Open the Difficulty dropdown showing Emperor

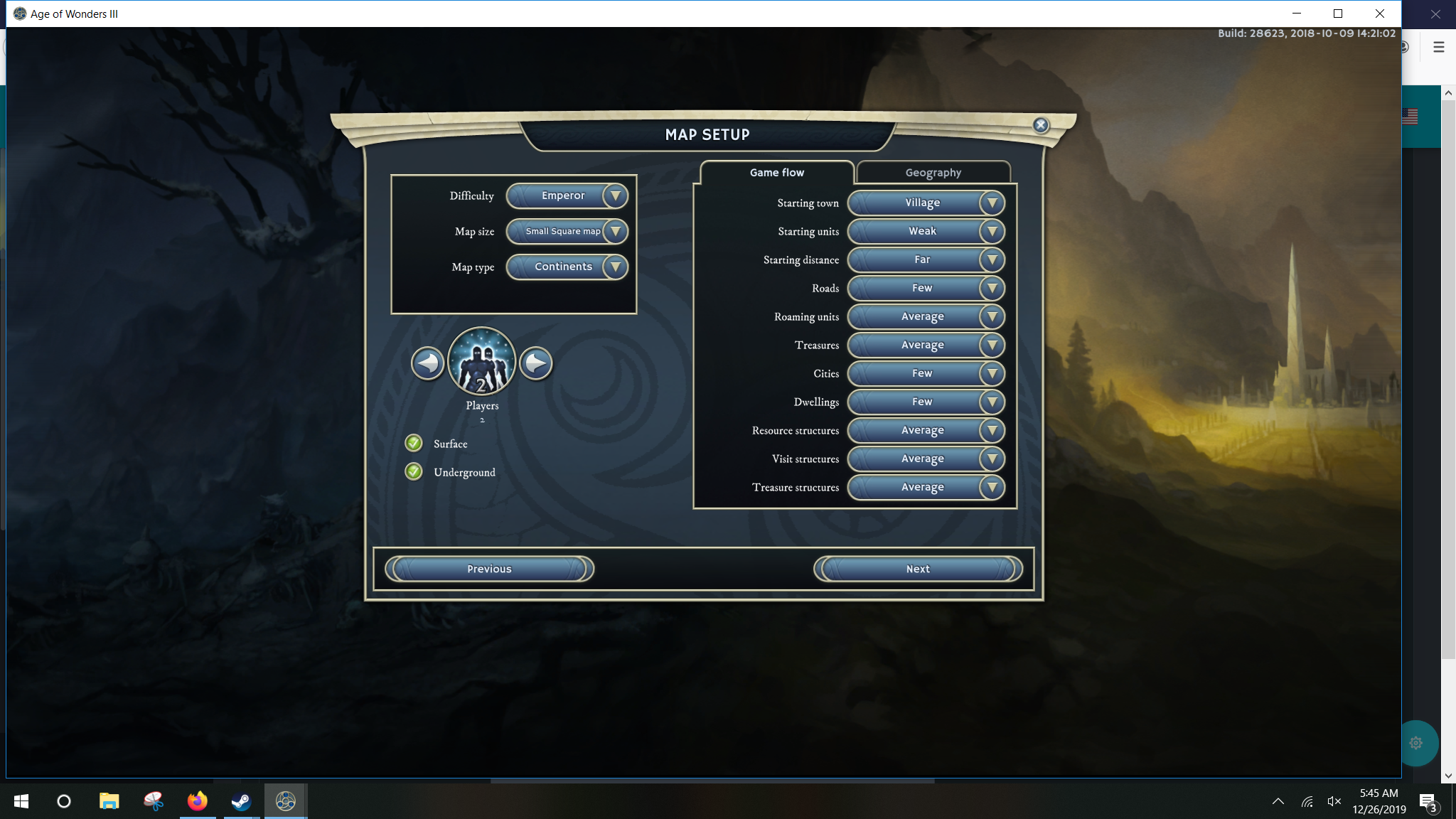(x=567, y=196)
